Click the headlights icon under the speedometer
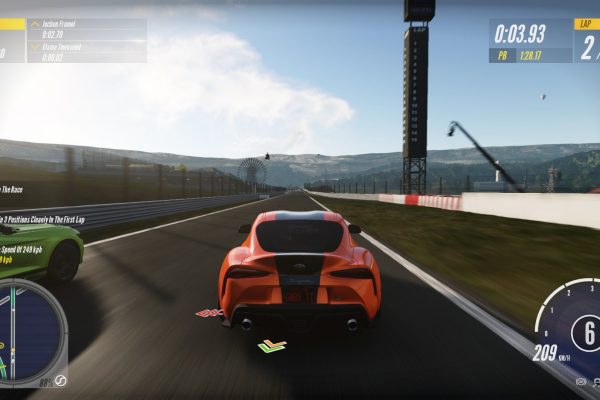The image size is (600, 400). coord(581,382)
